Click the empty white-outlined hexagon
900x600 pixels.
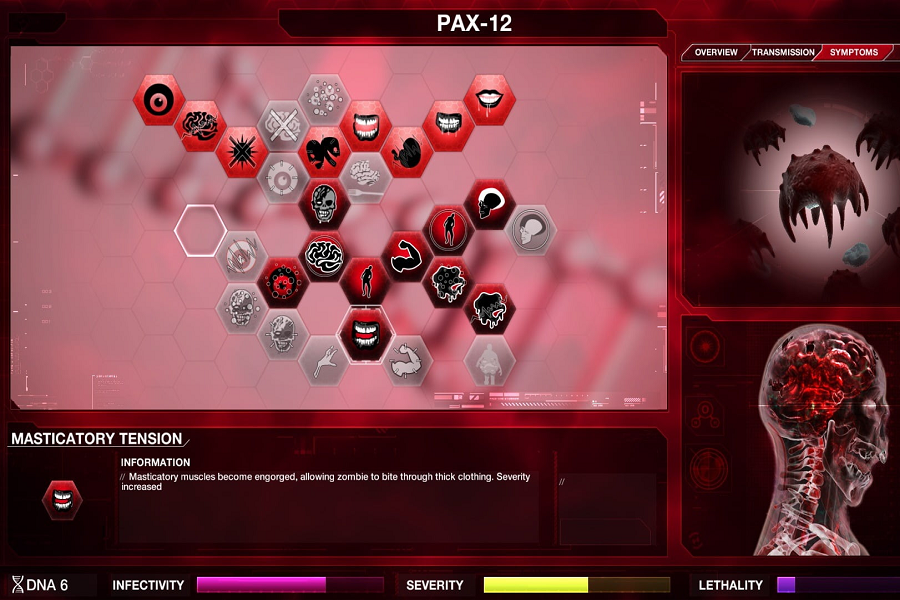point(200,229)
